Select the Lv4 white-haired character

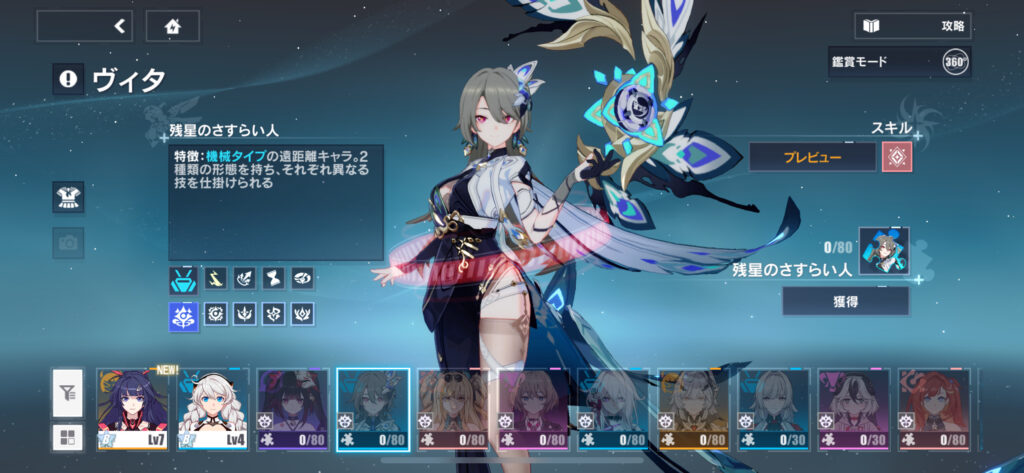point(213,408)
